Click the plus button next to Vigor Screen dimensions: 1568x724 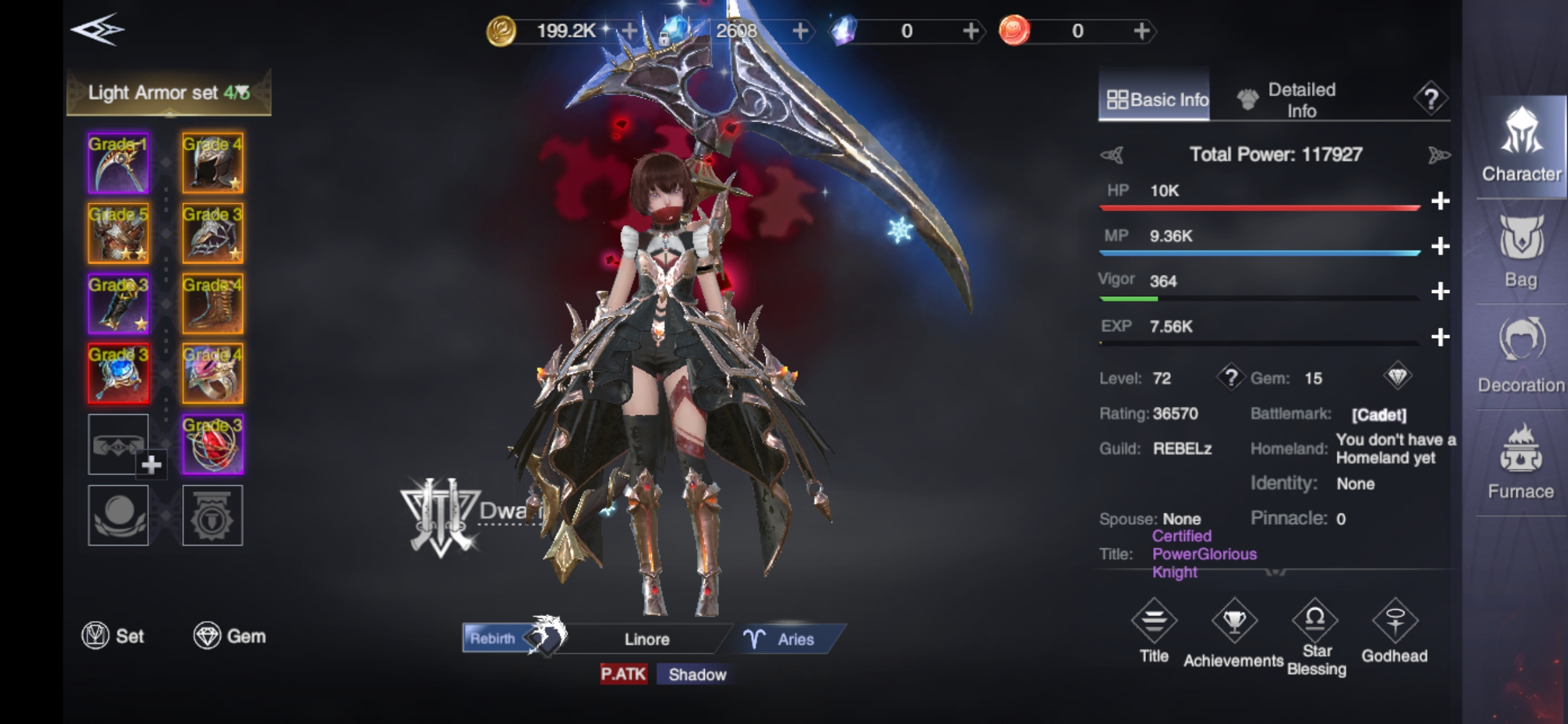click(1440, 292)
